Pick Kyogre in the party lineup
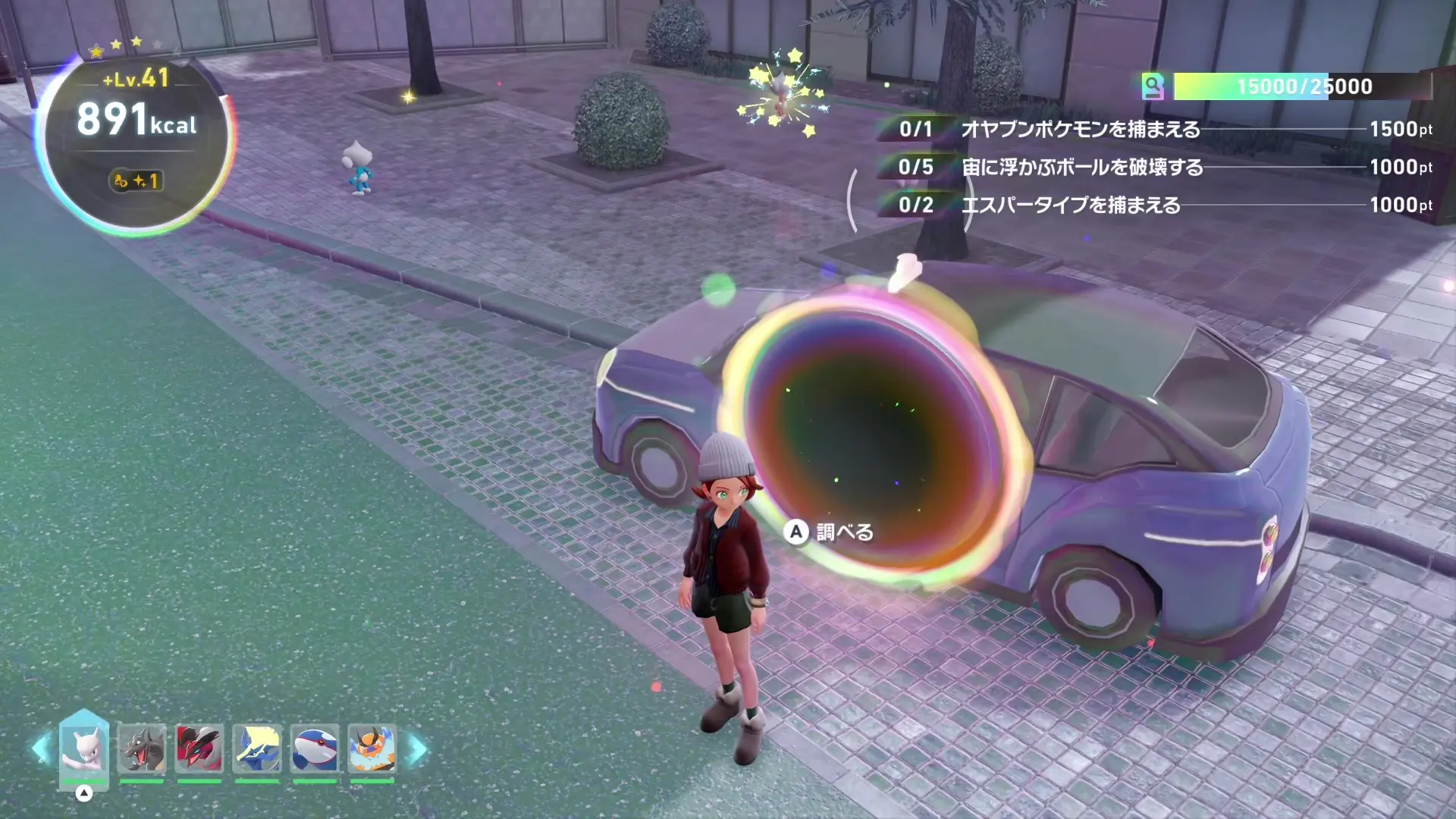Screen dimensions: 1456x819 point(315,748)
